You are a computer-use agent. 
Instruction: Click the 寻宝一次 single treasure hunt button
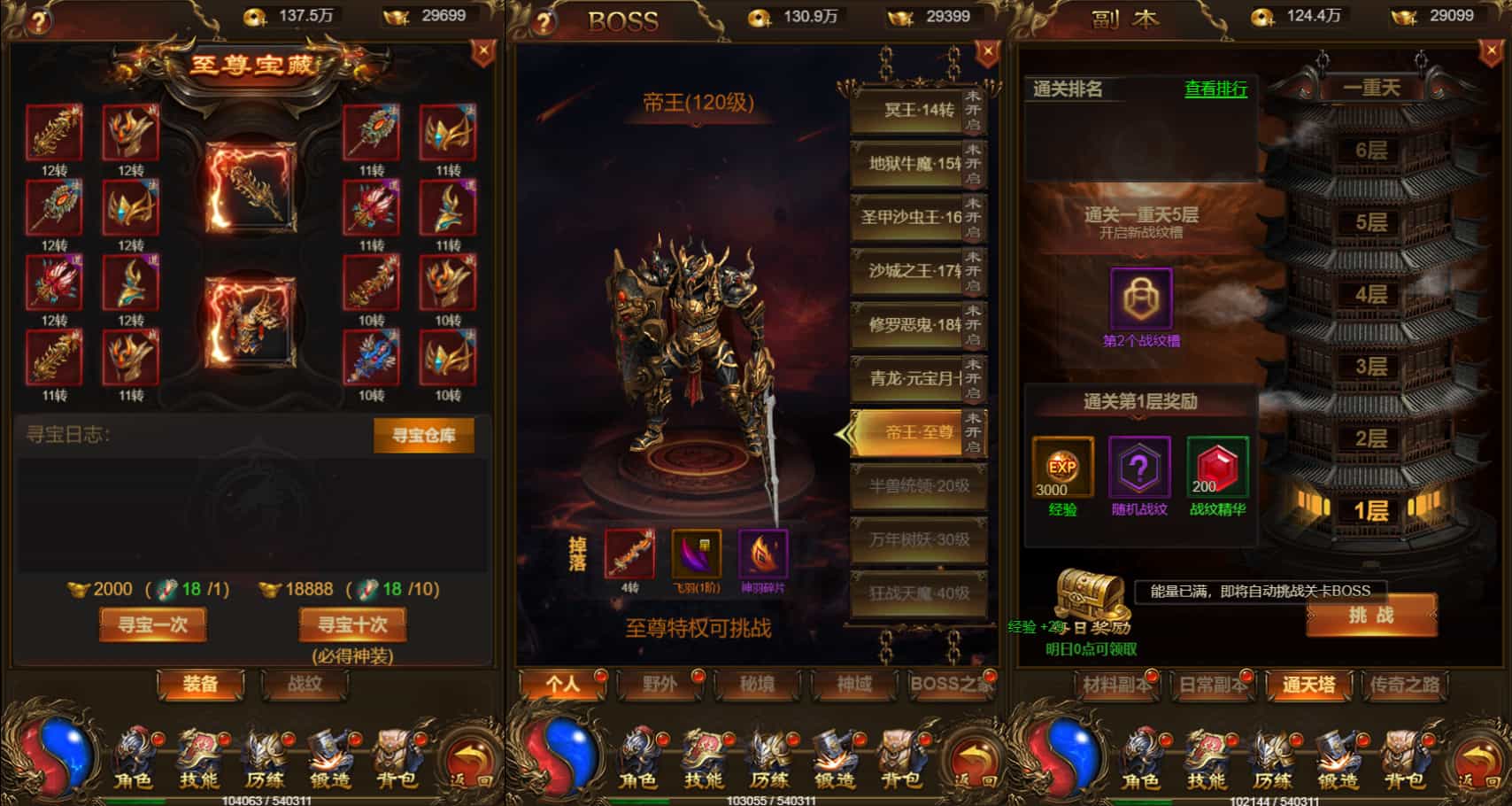152,624
